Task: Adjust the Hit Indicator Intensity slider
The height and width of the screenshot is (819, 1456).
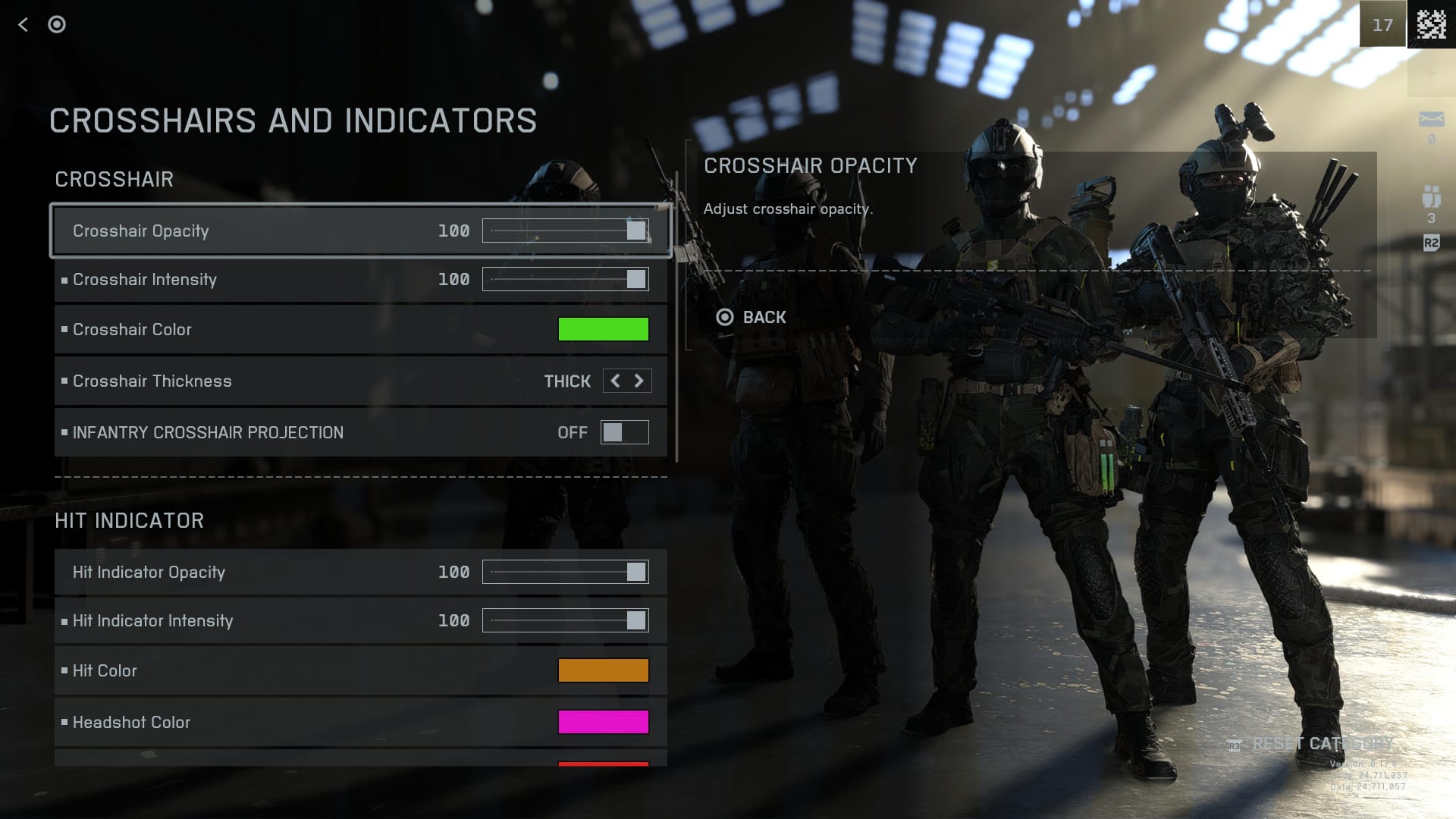Action: [x=565, y=620]
